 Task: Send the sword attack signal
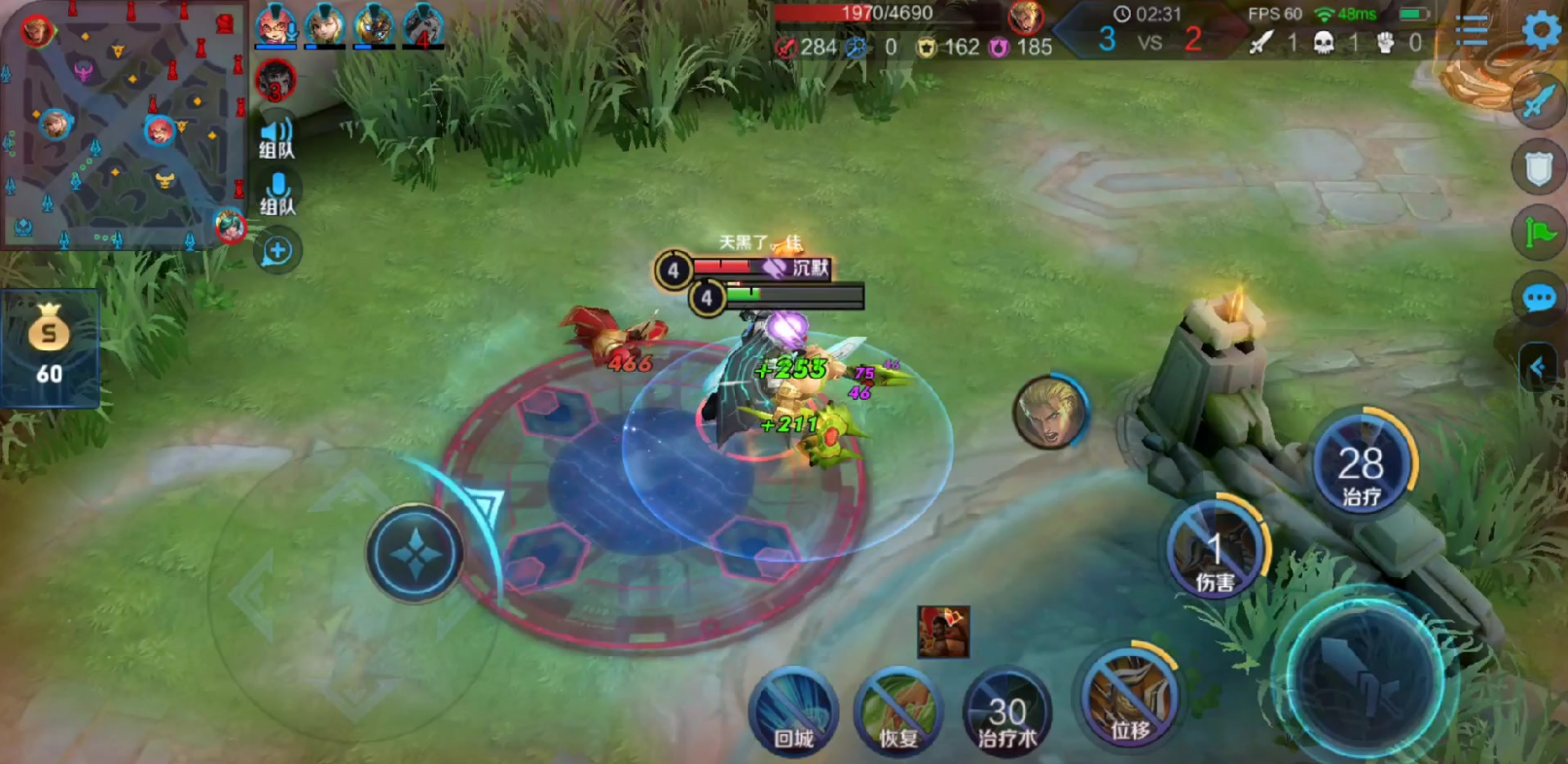pyautogui.click(x=1538, y=101)
